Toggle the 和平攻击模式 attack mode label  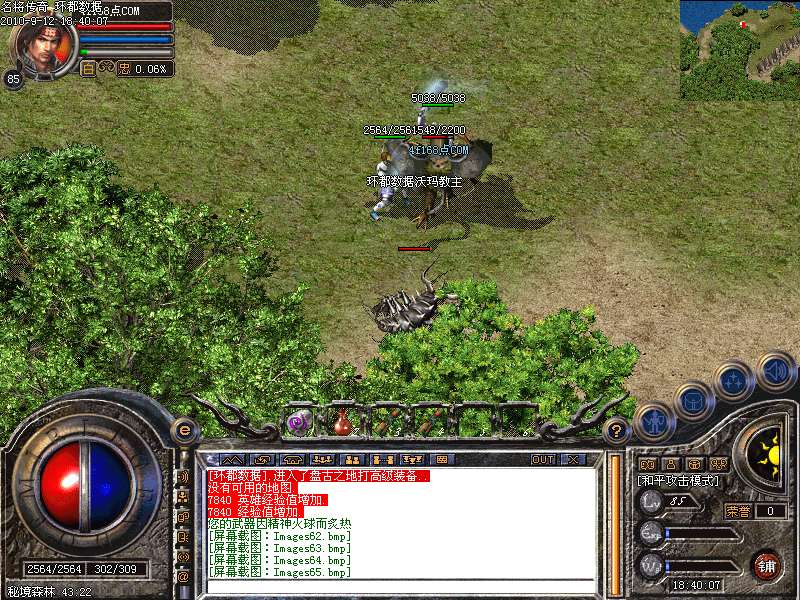tap(678, 481)
